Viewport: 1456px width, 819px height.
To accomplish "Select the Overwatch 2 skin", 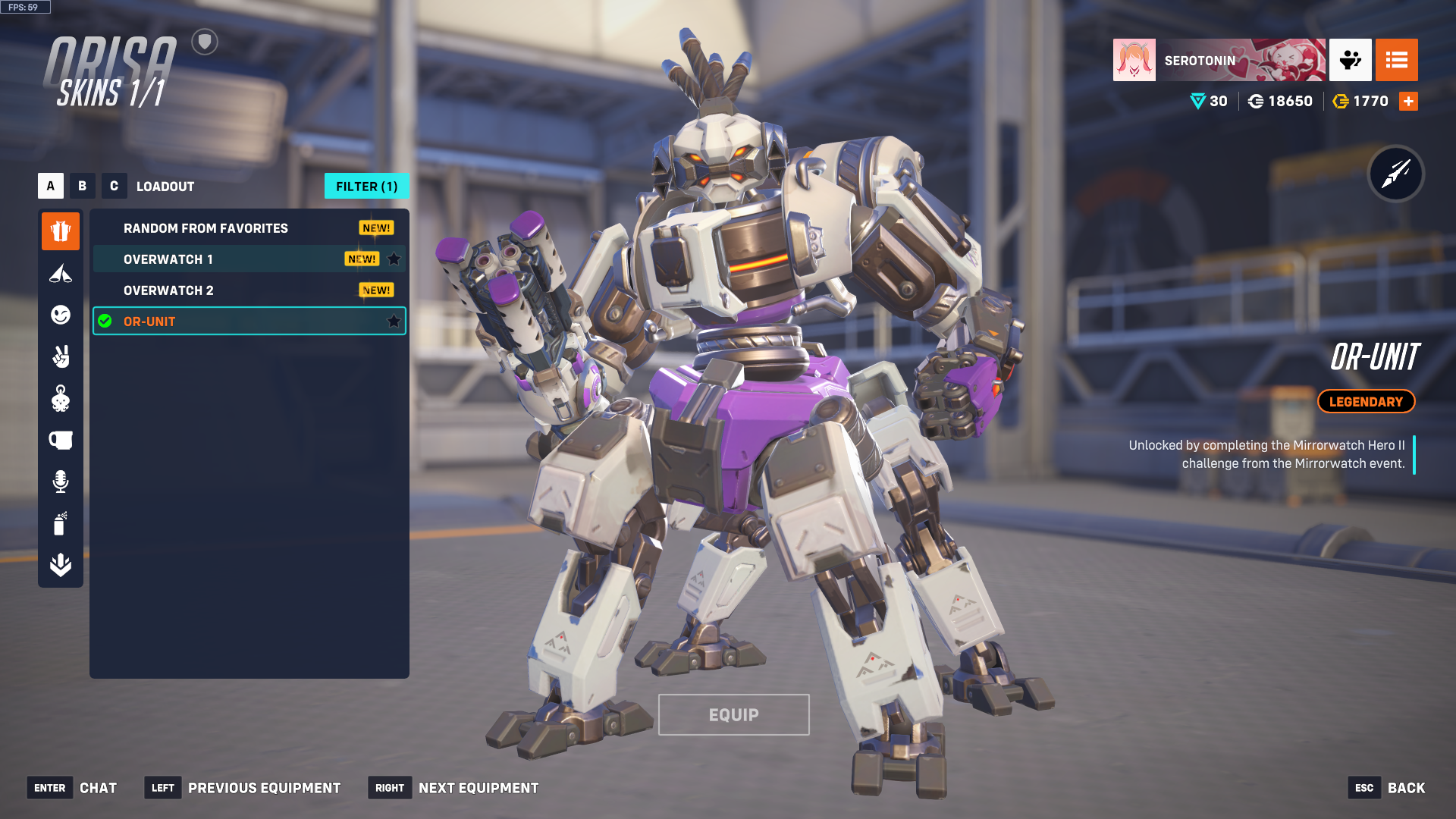I will 168,290.
